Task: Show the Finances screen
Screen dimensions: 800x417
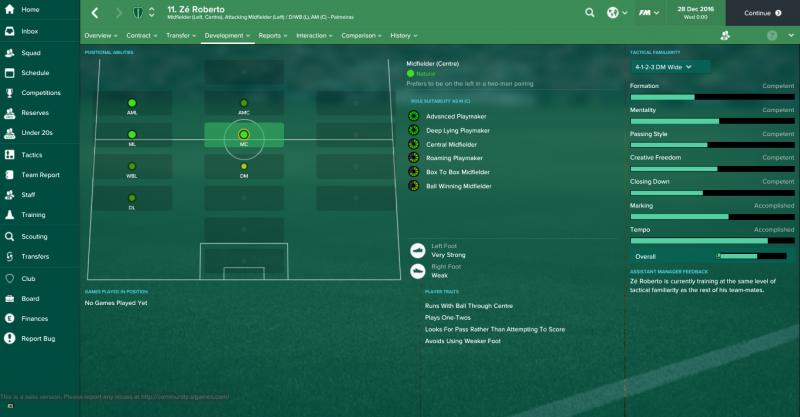Action: (x=34, y=318)
